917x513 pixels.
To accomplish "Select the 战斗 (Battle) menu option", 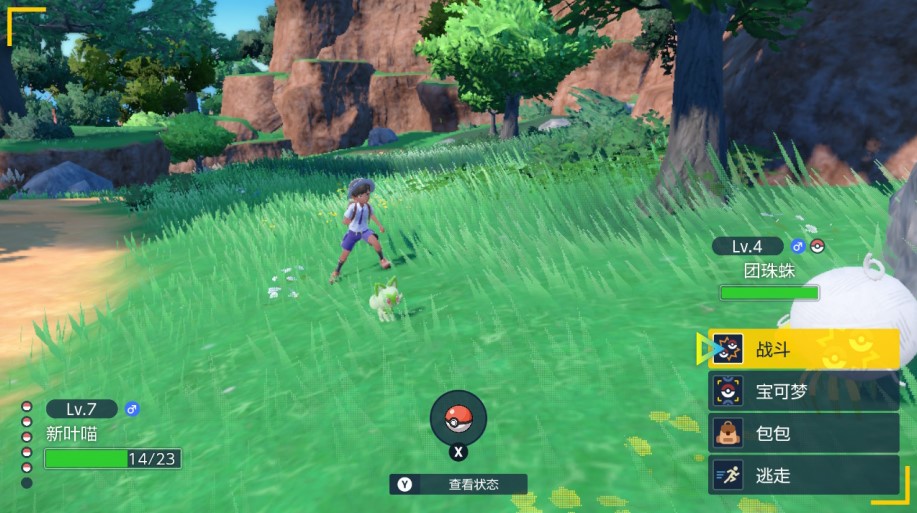I will click(x=803, y=348).
